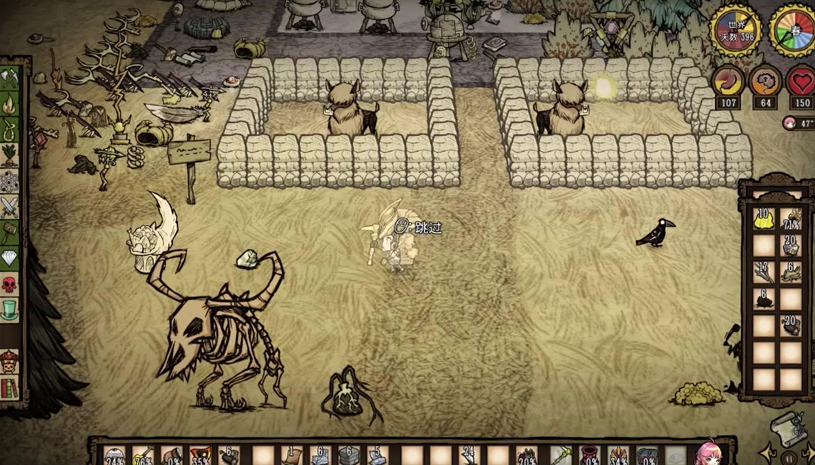Open the map scroll button

787,427
